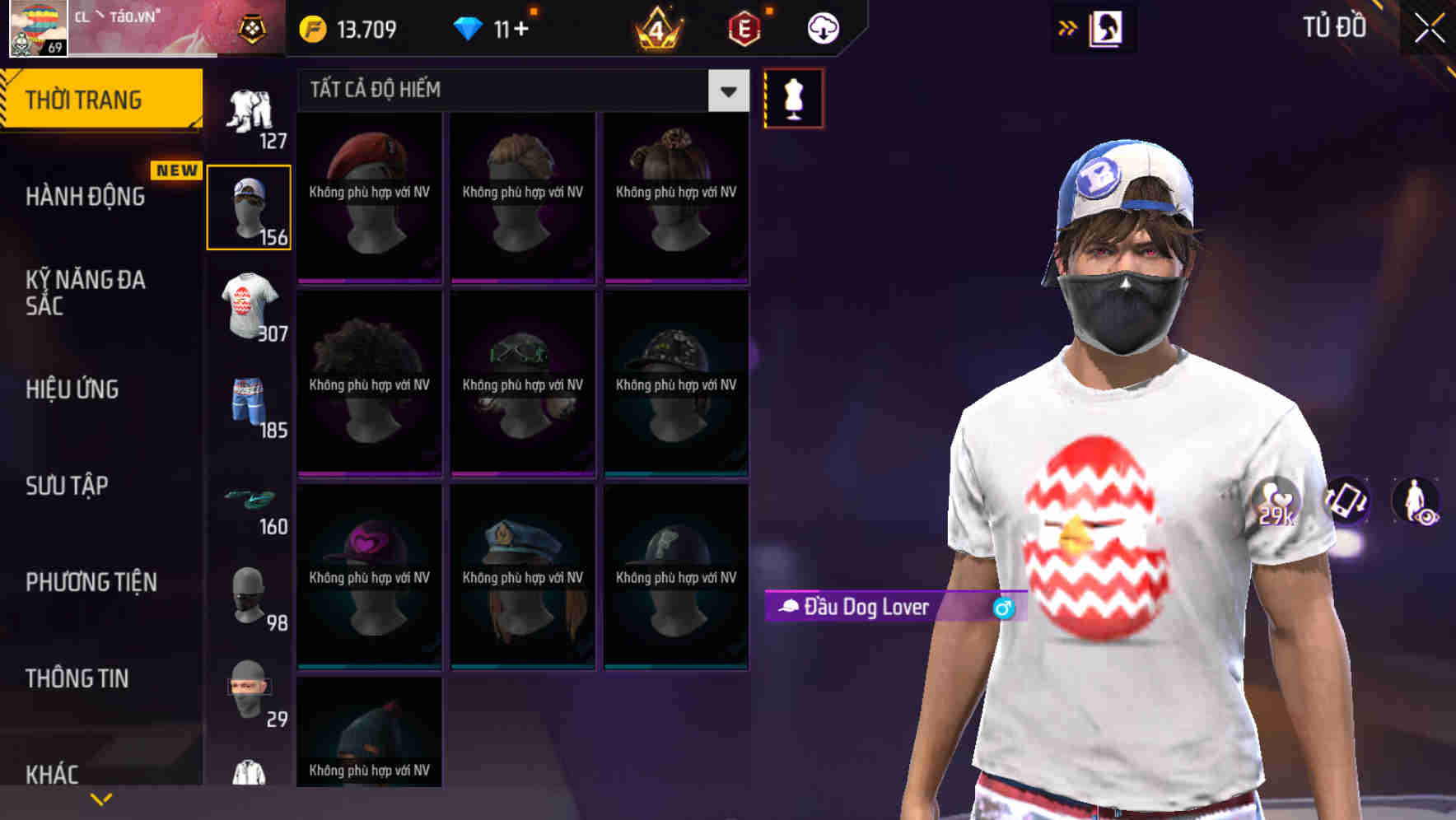The width and height of the screenshot is (1456, 820).
Task: Open the mask category with 98 items
Action: [249, 597]
